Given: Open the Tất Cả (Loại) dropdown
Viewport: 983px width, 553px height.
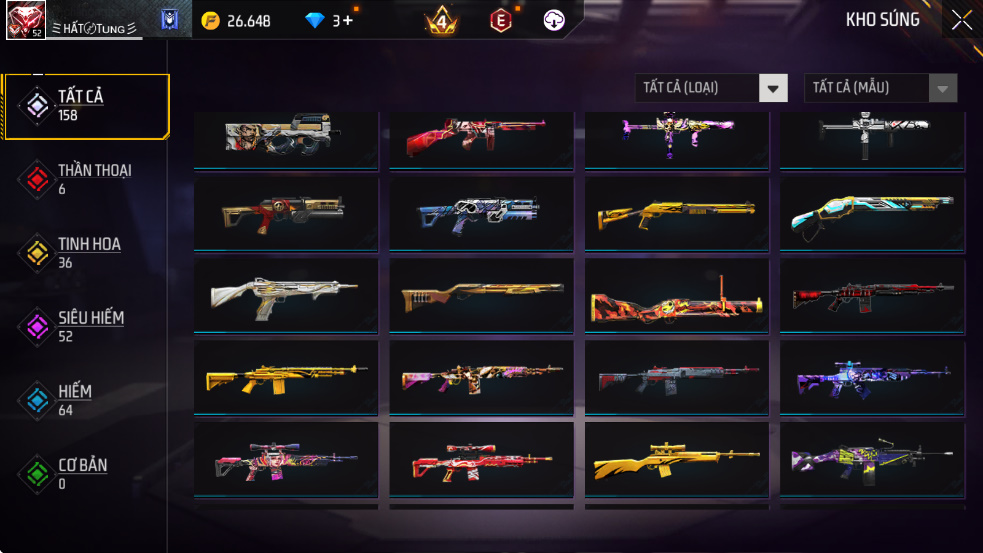Looking at the screenshot, I should [x=711, y=88].
